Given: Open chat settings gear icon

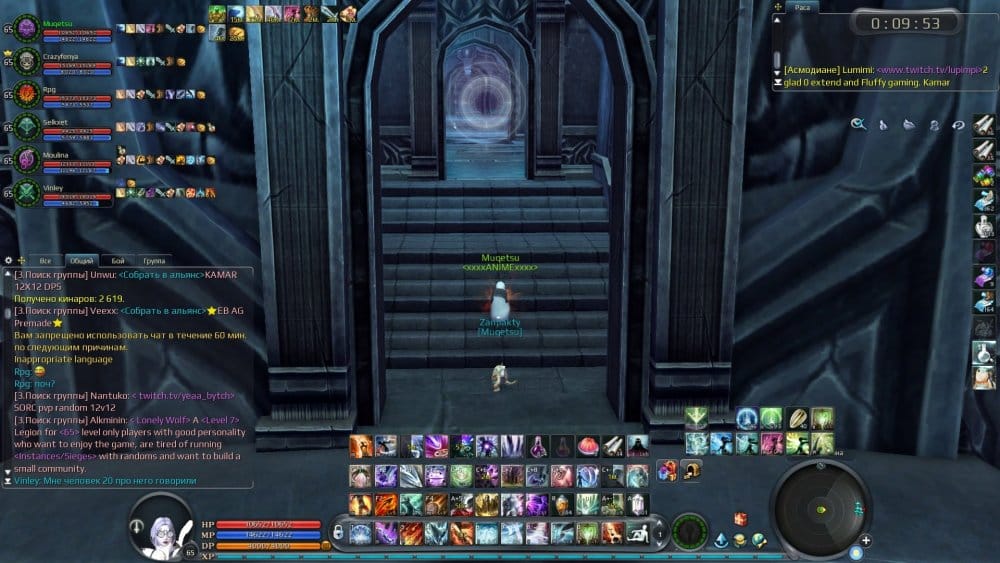Looking at the screenshot, I should point(9,260).
